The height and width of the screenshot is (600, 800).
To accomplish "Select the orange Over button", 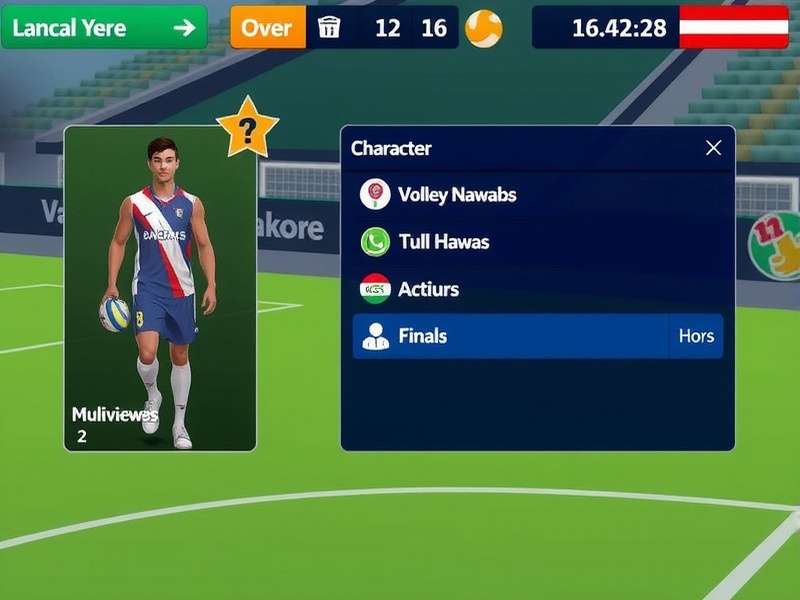I will coord(267,27).
